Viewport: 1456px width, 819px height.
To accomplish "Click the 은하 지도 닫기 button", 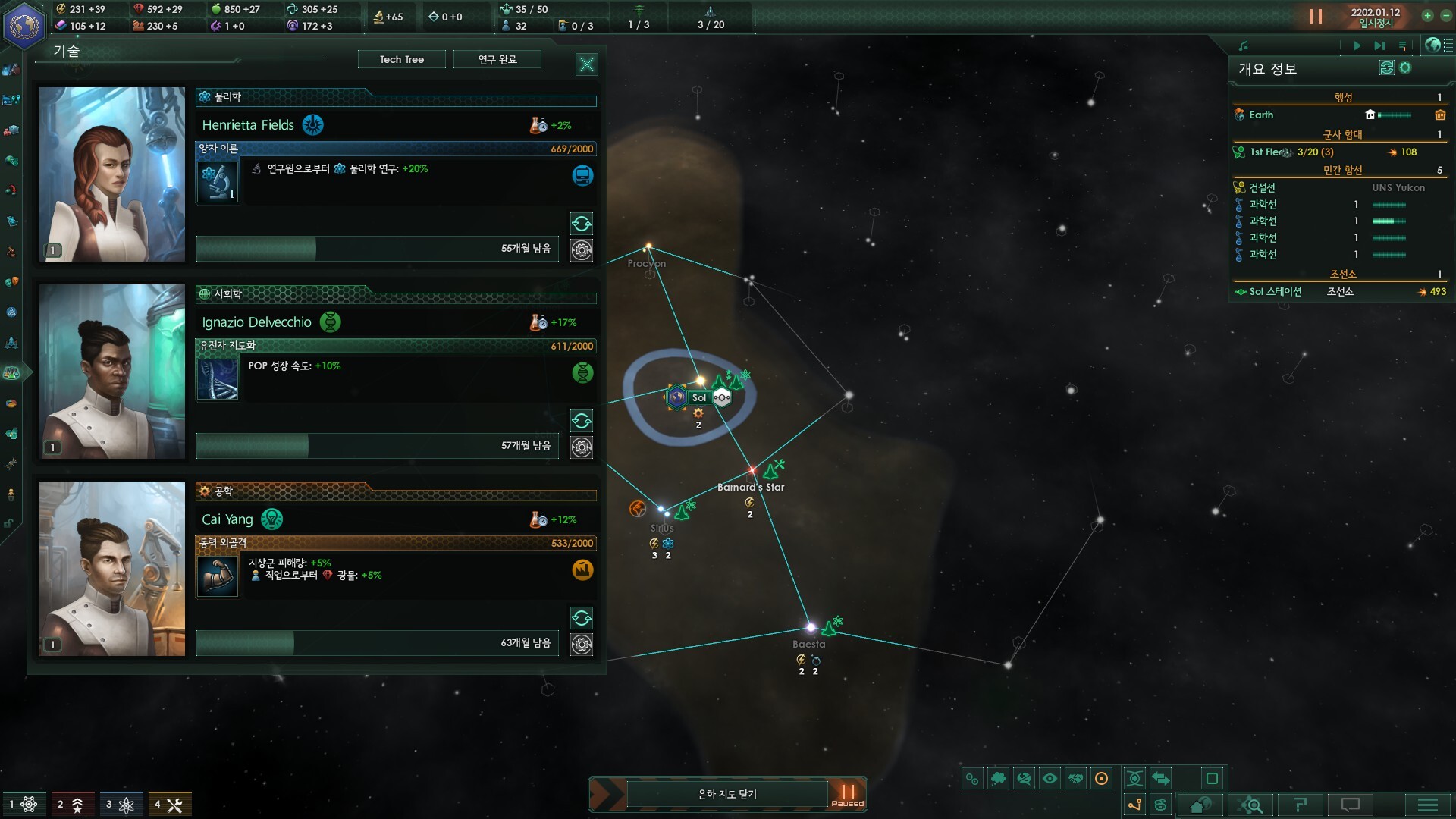I will (726, 794).
